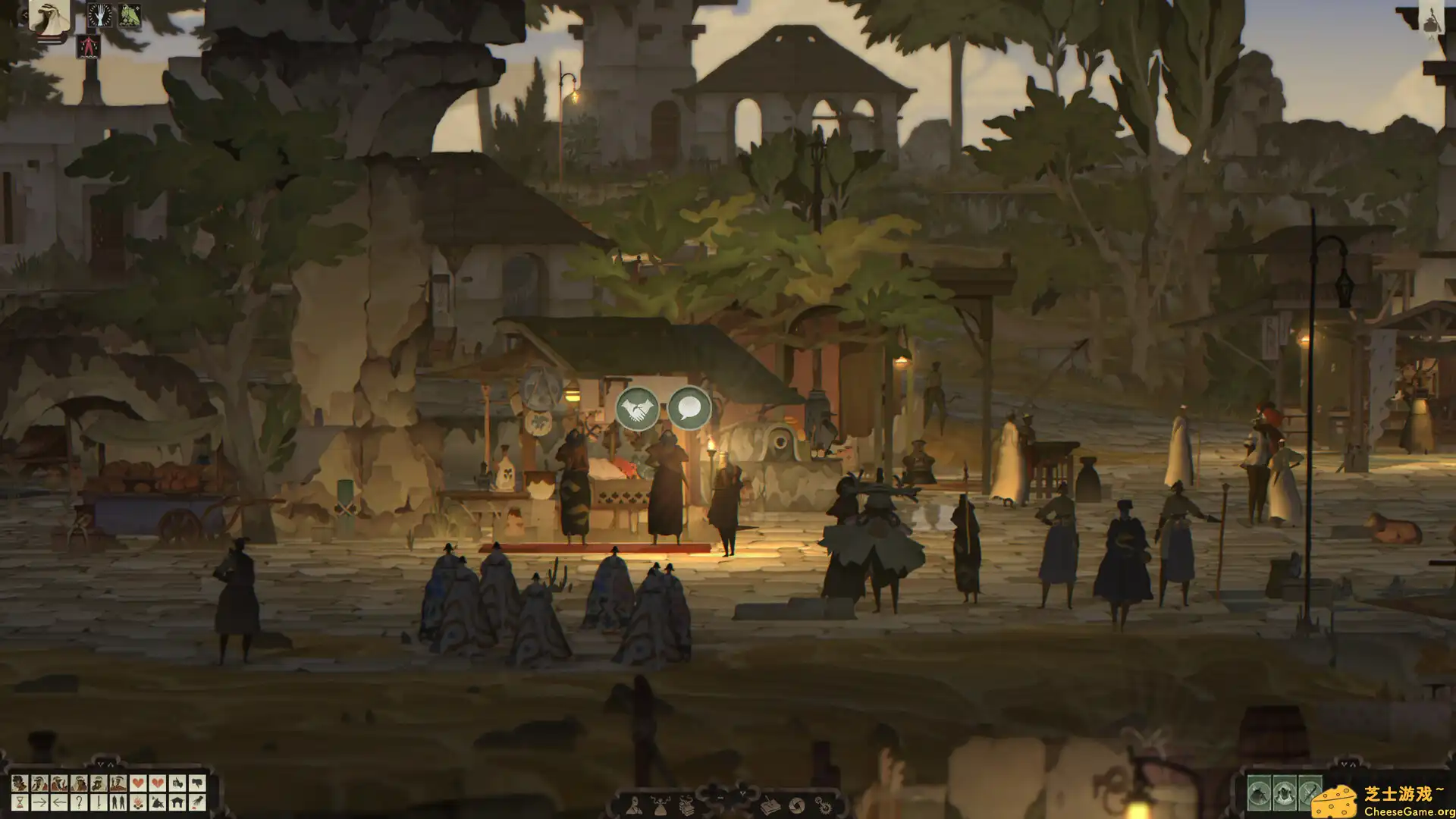The width and height of the screenshot is (1456, 819).
Task: Select the campfire symbol card
Action: (x=137, y=804)
